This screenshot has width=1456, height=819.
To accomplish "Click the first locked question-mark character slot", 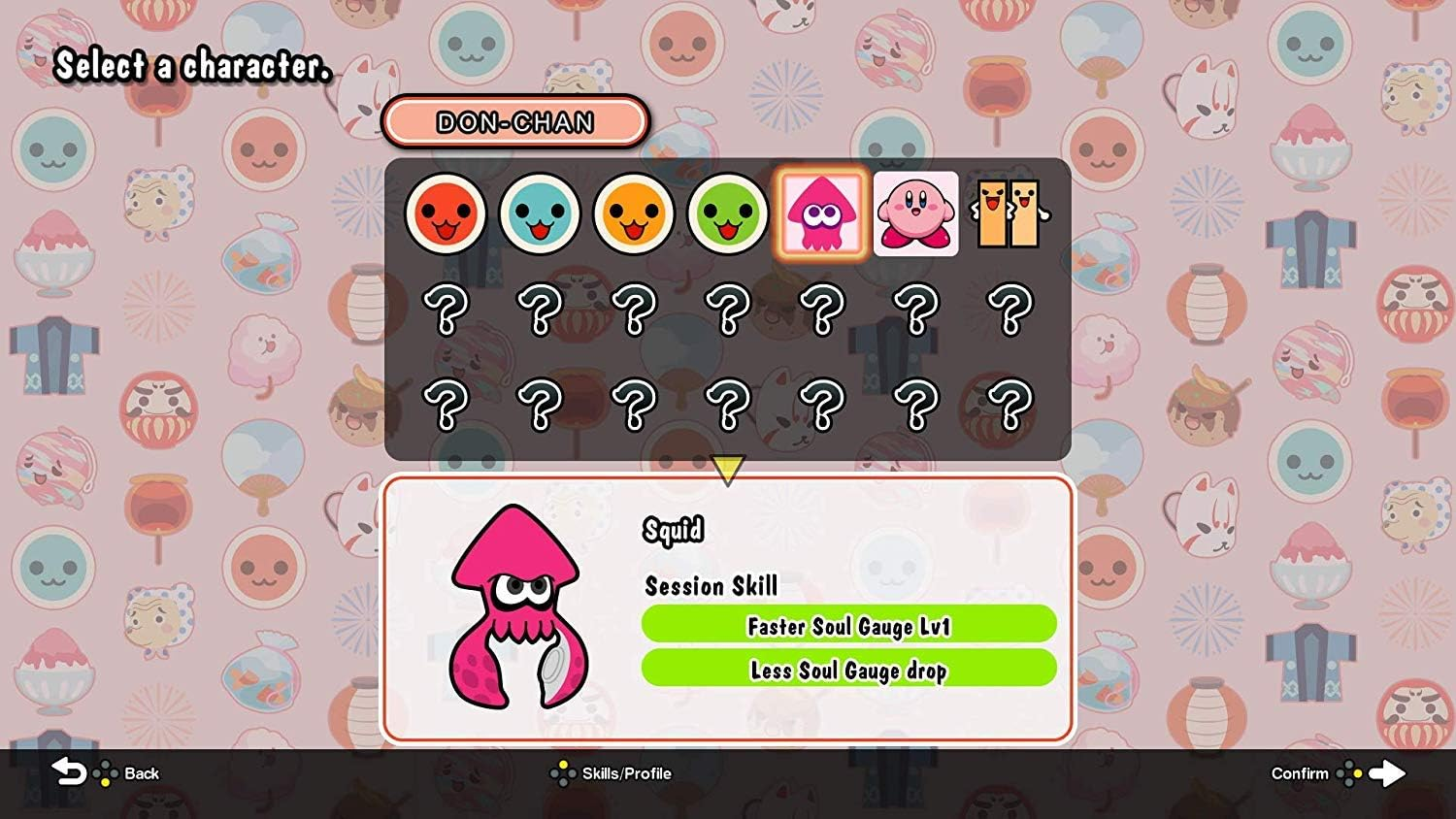I will (446, 309).
